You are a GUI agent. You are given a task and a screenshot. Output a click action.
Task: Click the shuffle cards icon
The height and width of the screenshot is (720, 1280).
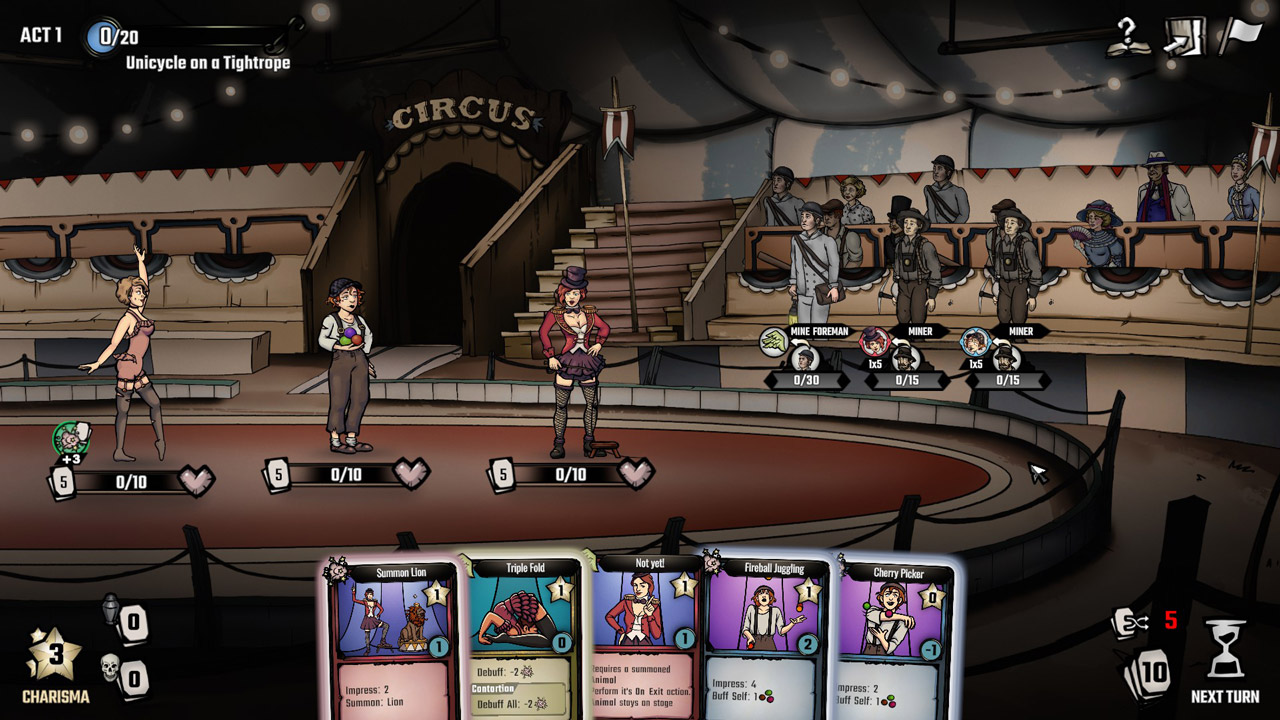[1129, 623]
